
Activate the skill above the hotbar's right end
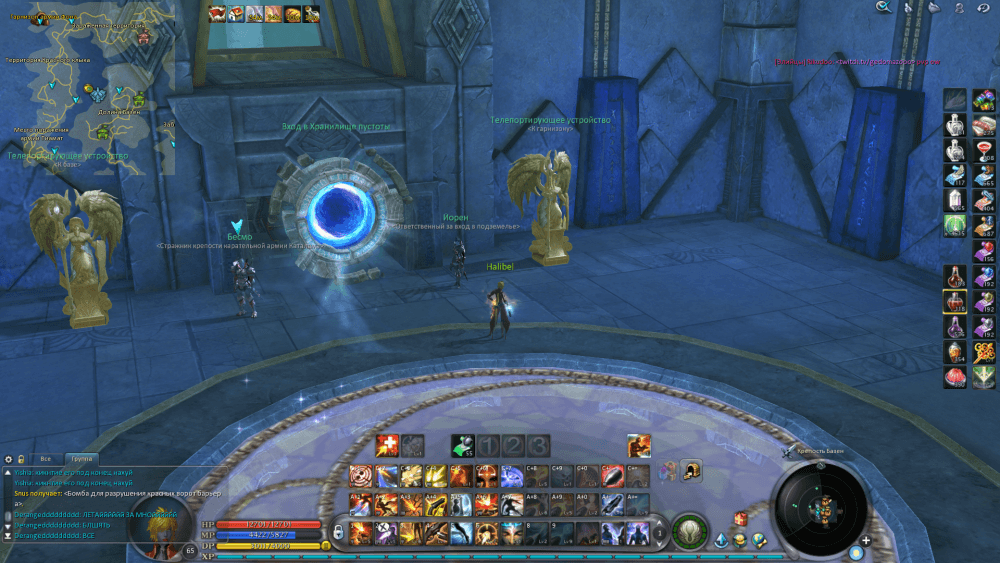coord(639,446)
